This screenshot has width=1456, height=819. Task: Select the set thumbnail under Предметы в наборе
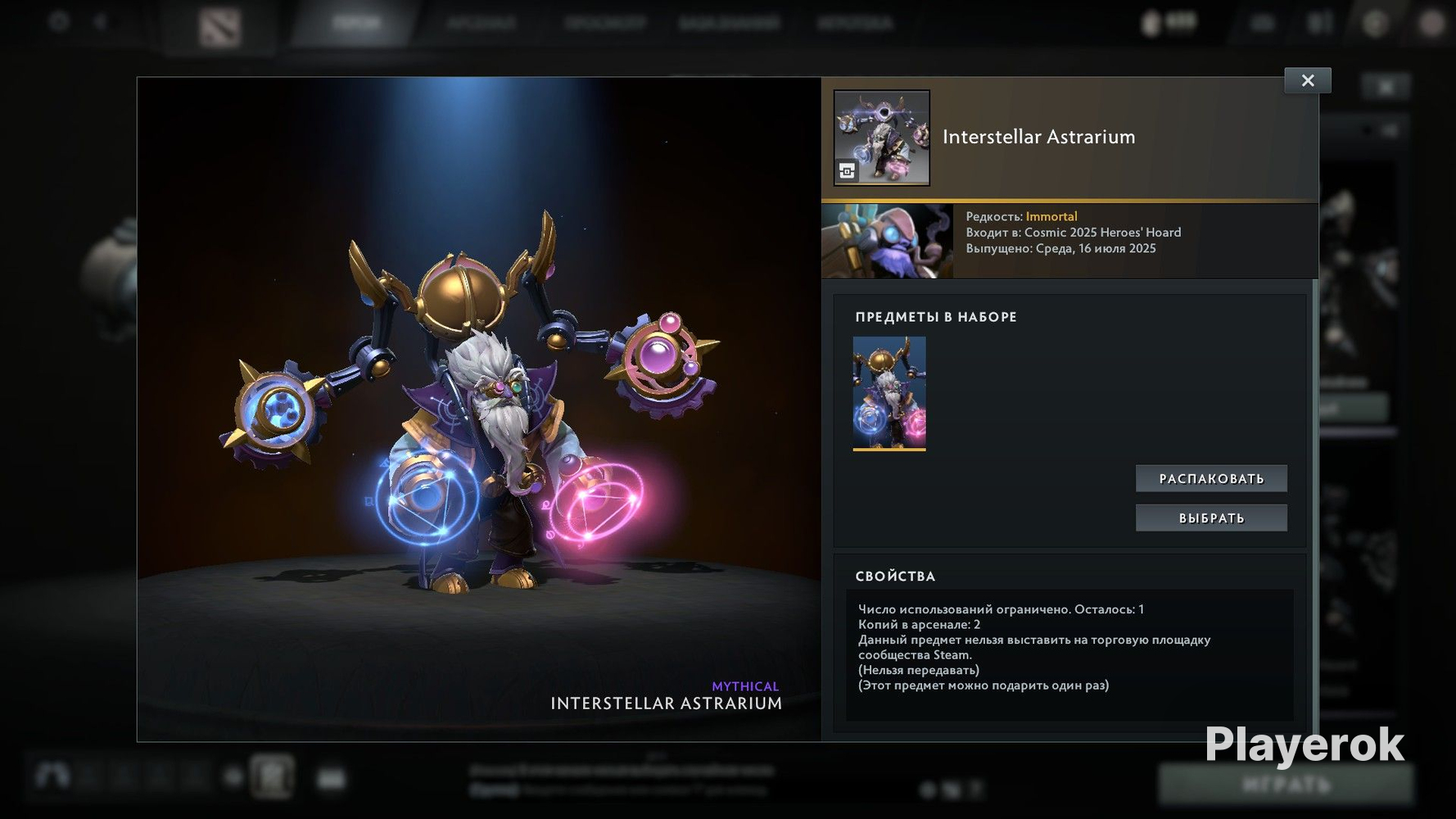(x=889, y=393)
